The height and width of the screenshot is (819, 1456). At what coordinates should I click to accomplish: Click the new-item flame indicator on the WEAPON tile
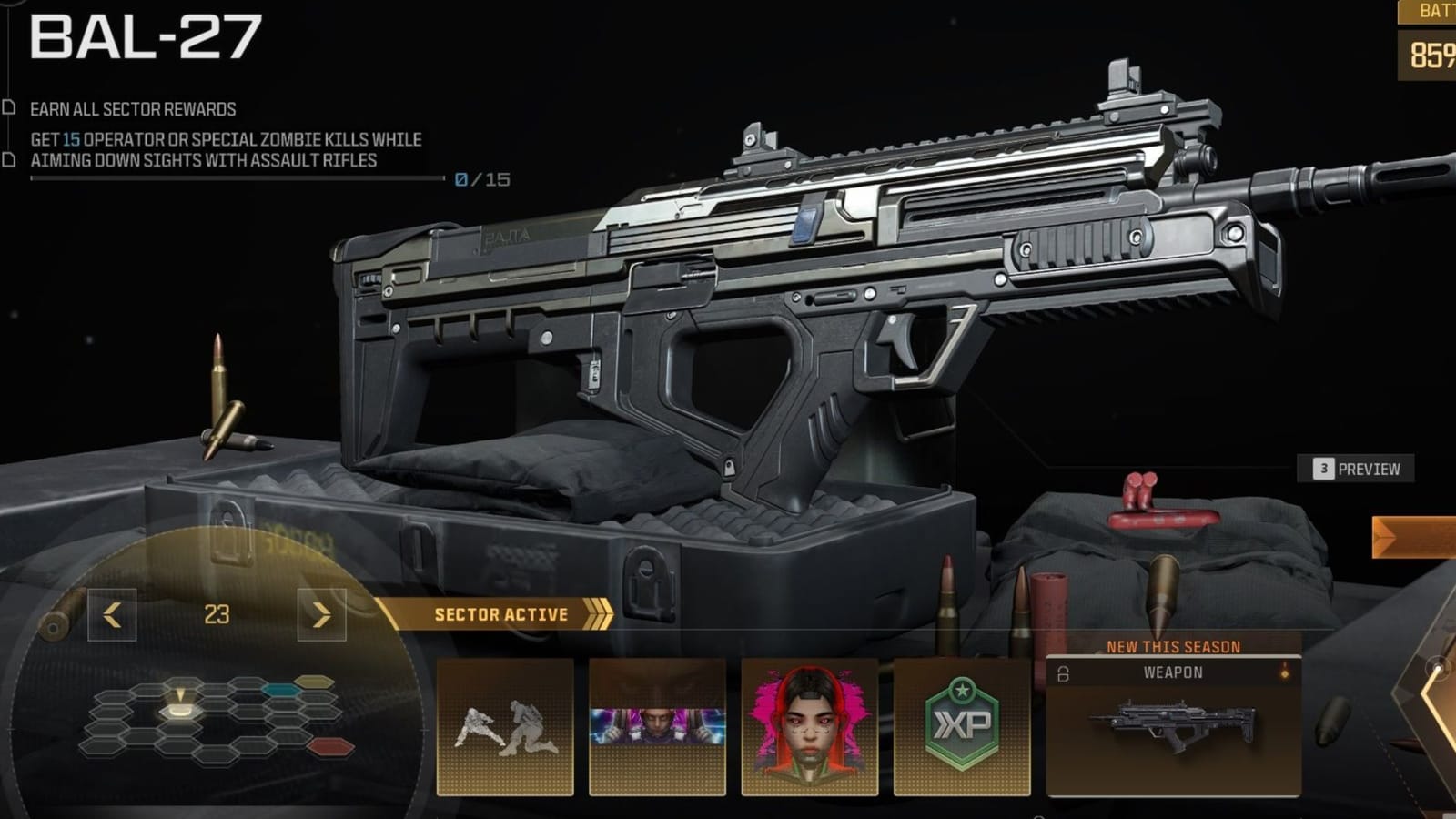coord(1285,672)
